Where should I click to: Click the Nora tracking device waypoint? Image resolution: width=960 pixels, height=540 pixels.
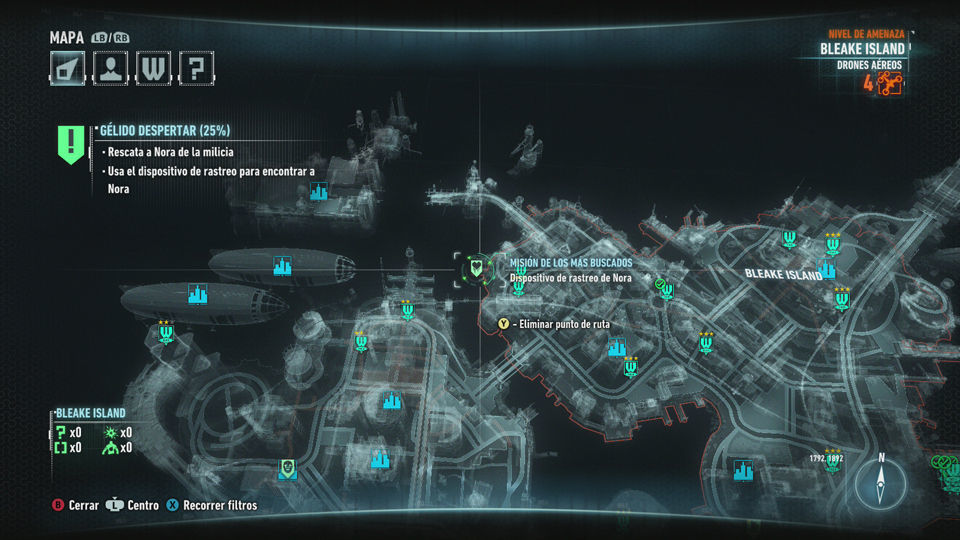(478, 267)
